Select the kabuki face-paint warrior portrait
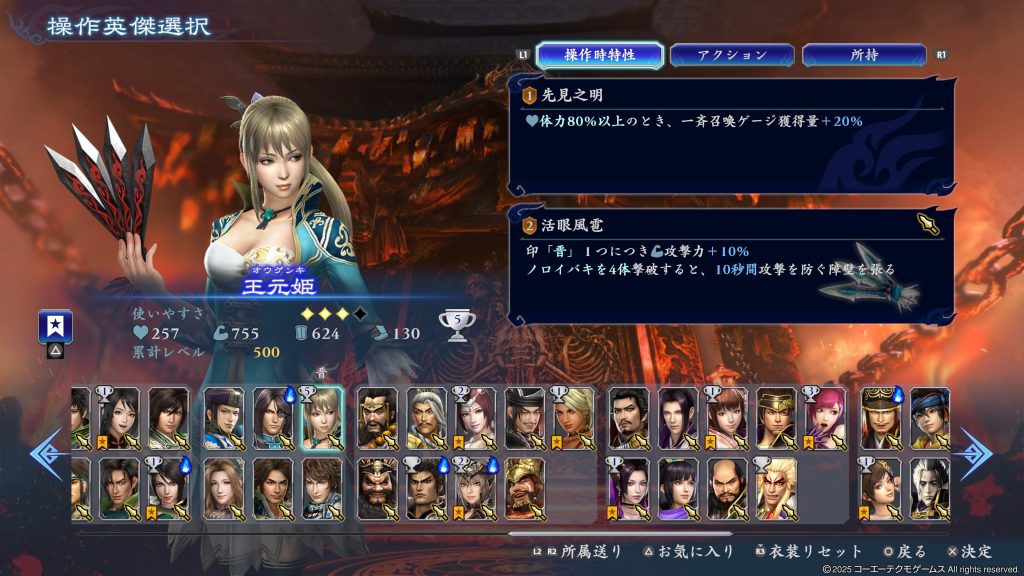 point(776,488)
